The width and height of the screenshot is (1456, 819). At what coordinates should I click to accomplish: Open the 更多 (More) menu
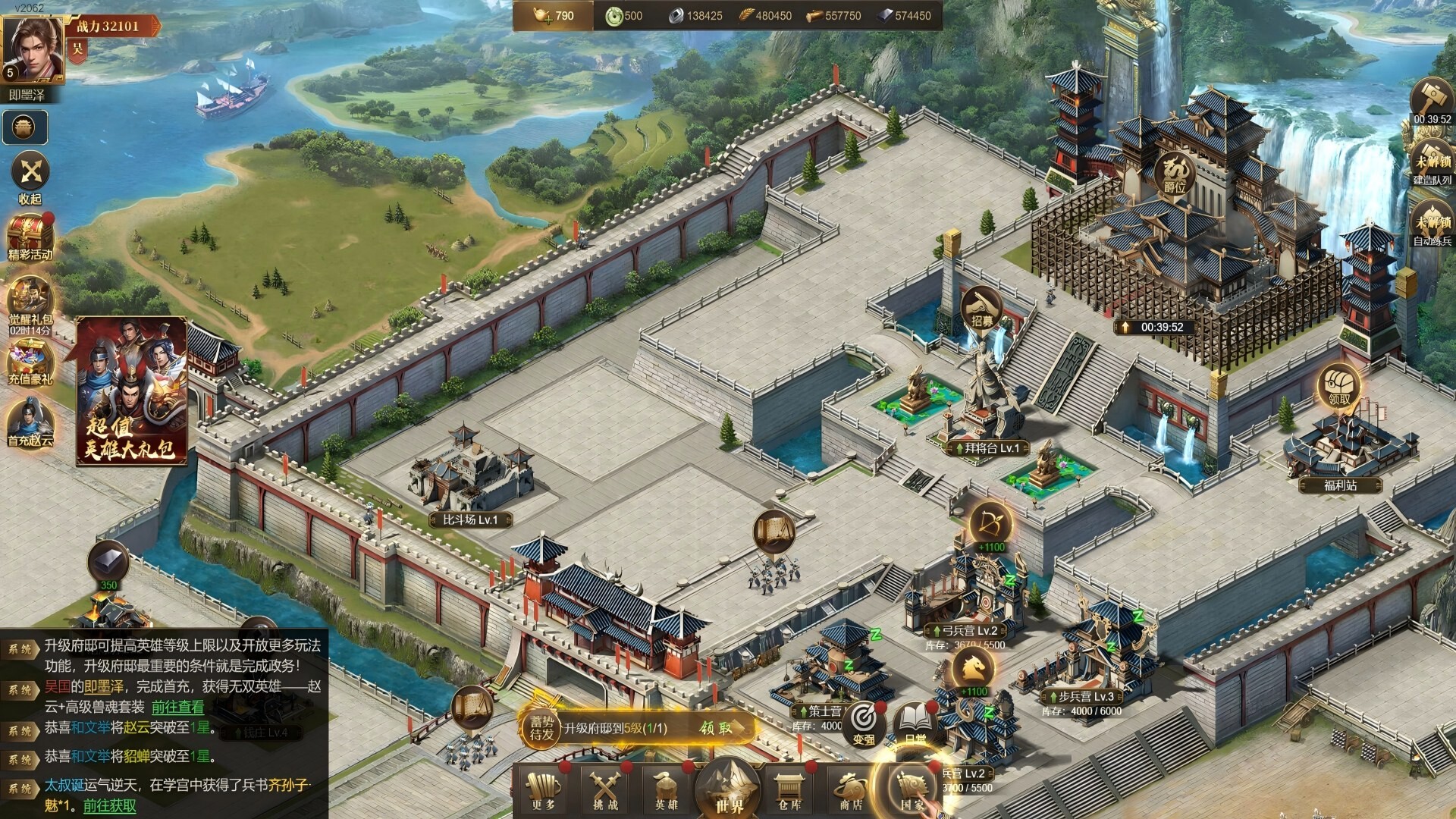[543, 789]
